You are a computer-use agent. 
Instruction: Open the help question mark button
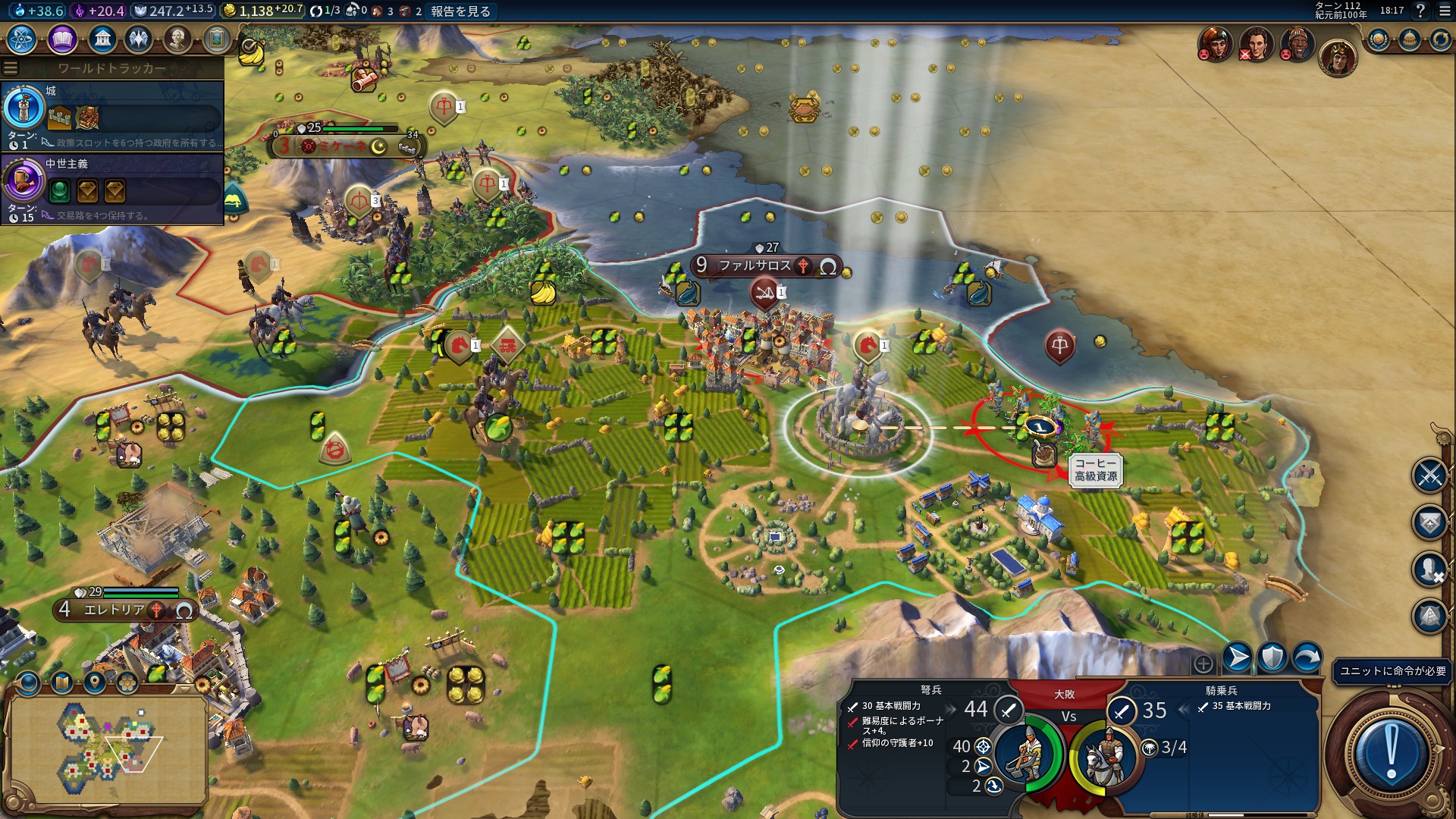pos(1420,11)
